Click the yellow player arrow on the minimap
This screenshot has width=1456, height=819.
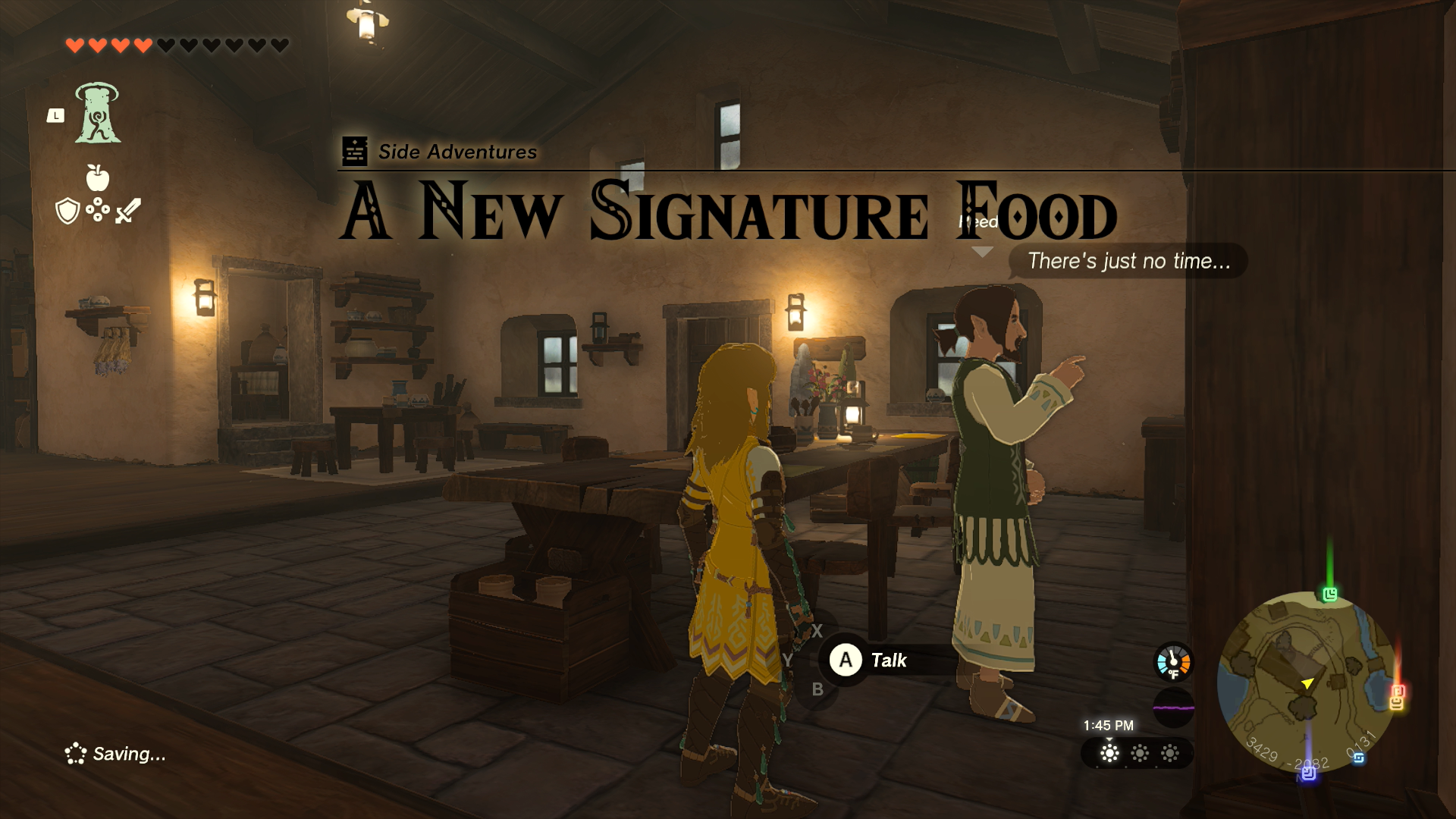click(1307, 684)
